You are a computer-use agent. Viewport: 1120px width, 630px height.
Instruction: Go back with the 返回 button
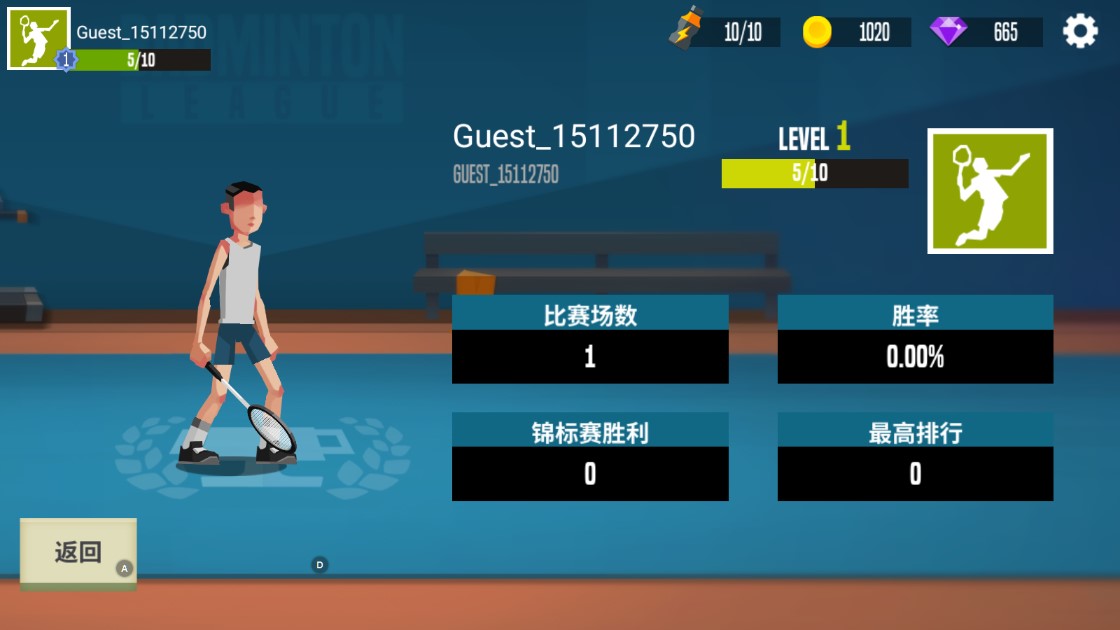(x=78, y=552)
